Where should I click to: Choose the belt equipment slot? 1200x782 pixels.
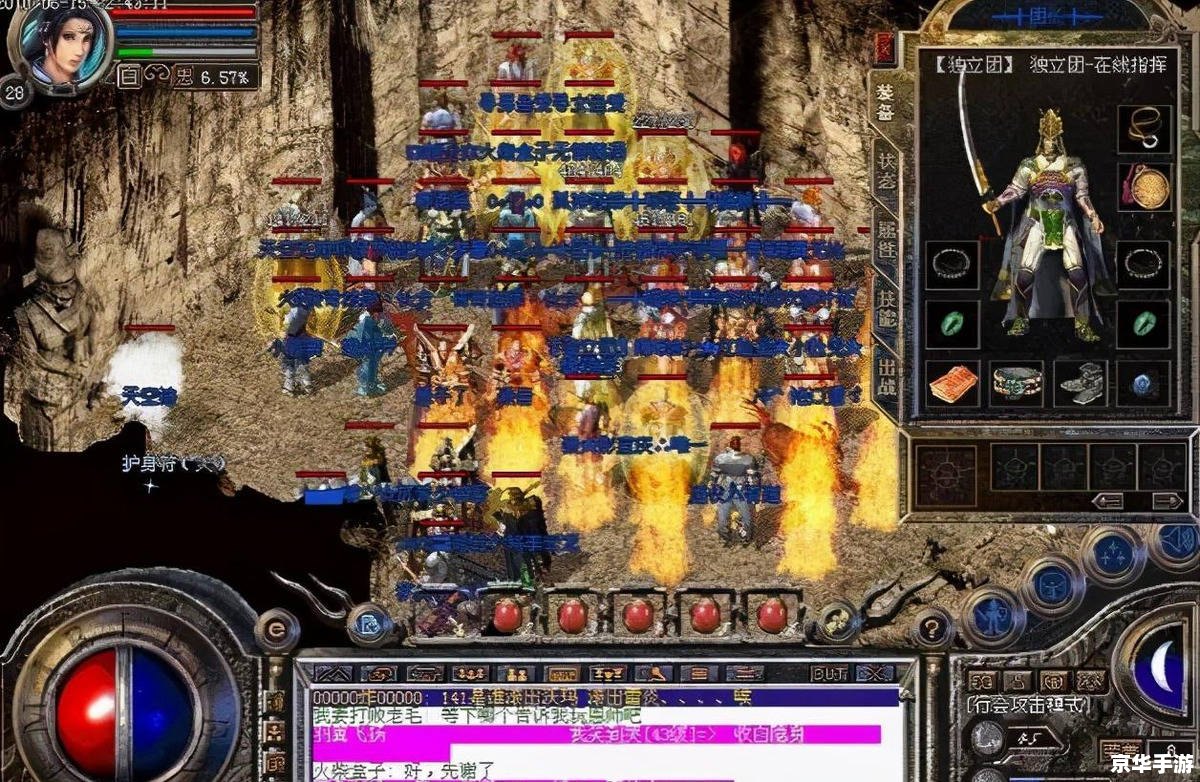coord(1016,383)
